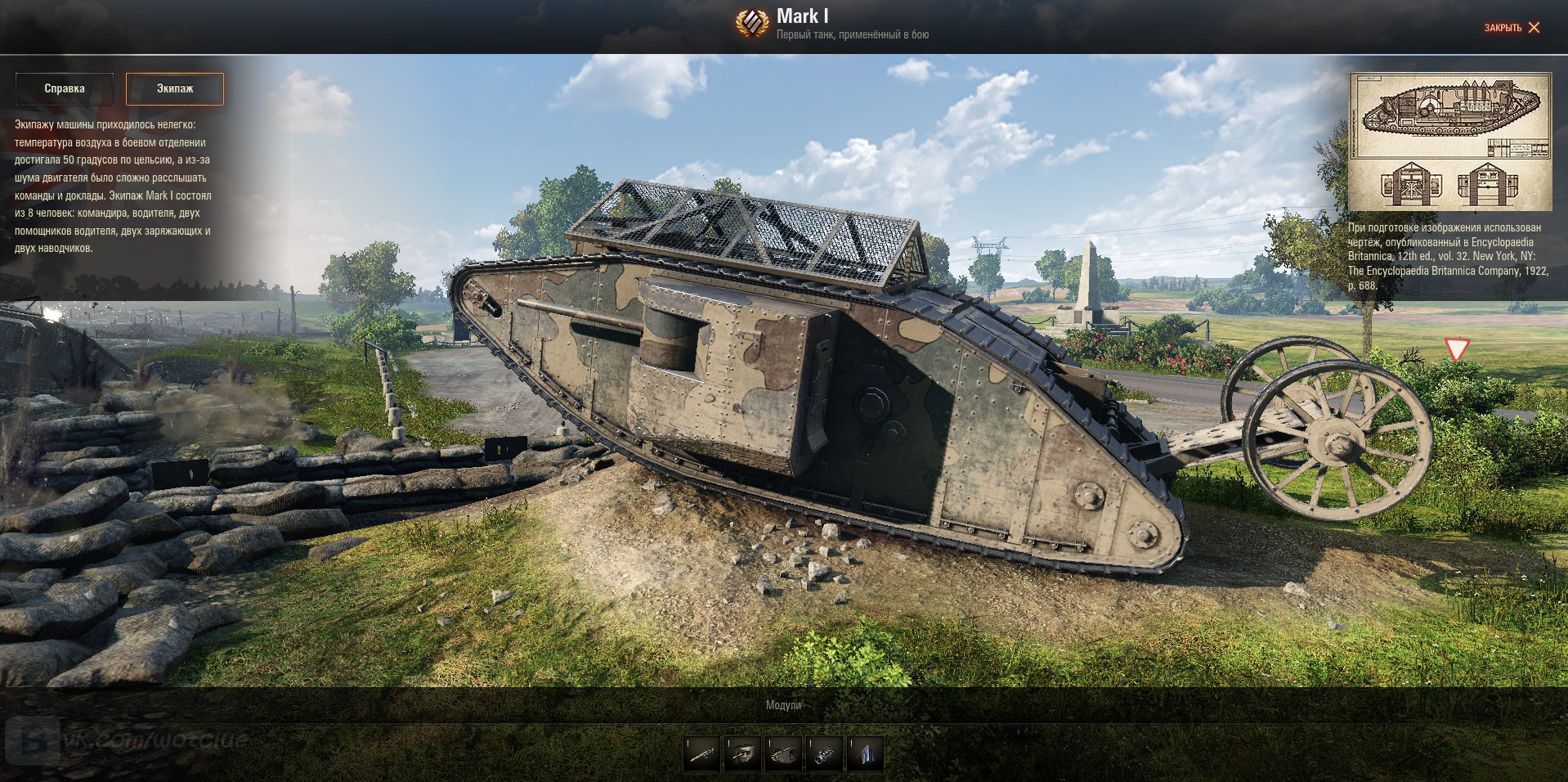The image size is (1568, 782).
Task: Choose the turret sponson module icon
Action: (x=743, y=753)
